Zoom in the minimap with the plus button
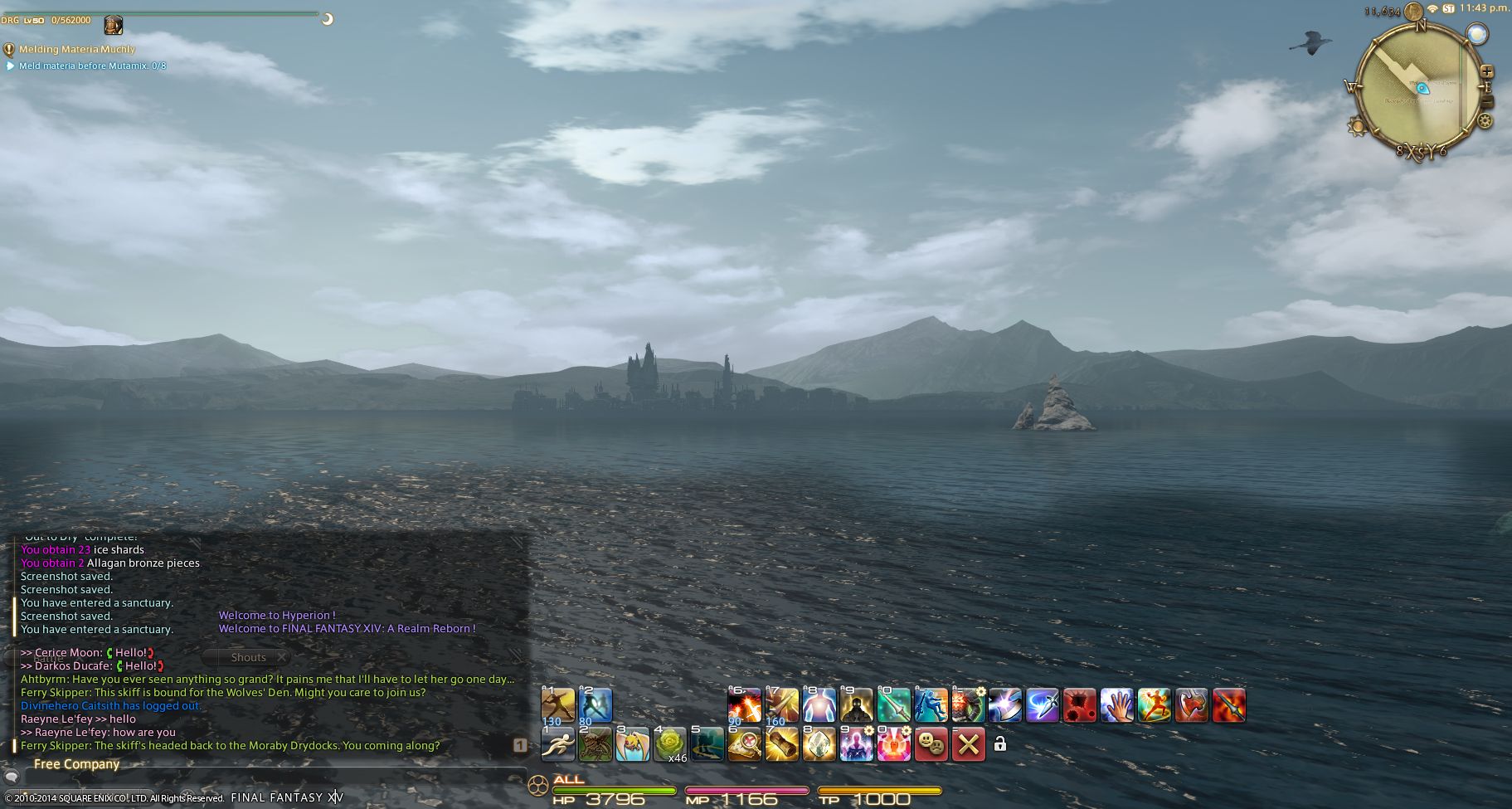The width and height of the screenshot is (1512, 809). [1486, 72]
